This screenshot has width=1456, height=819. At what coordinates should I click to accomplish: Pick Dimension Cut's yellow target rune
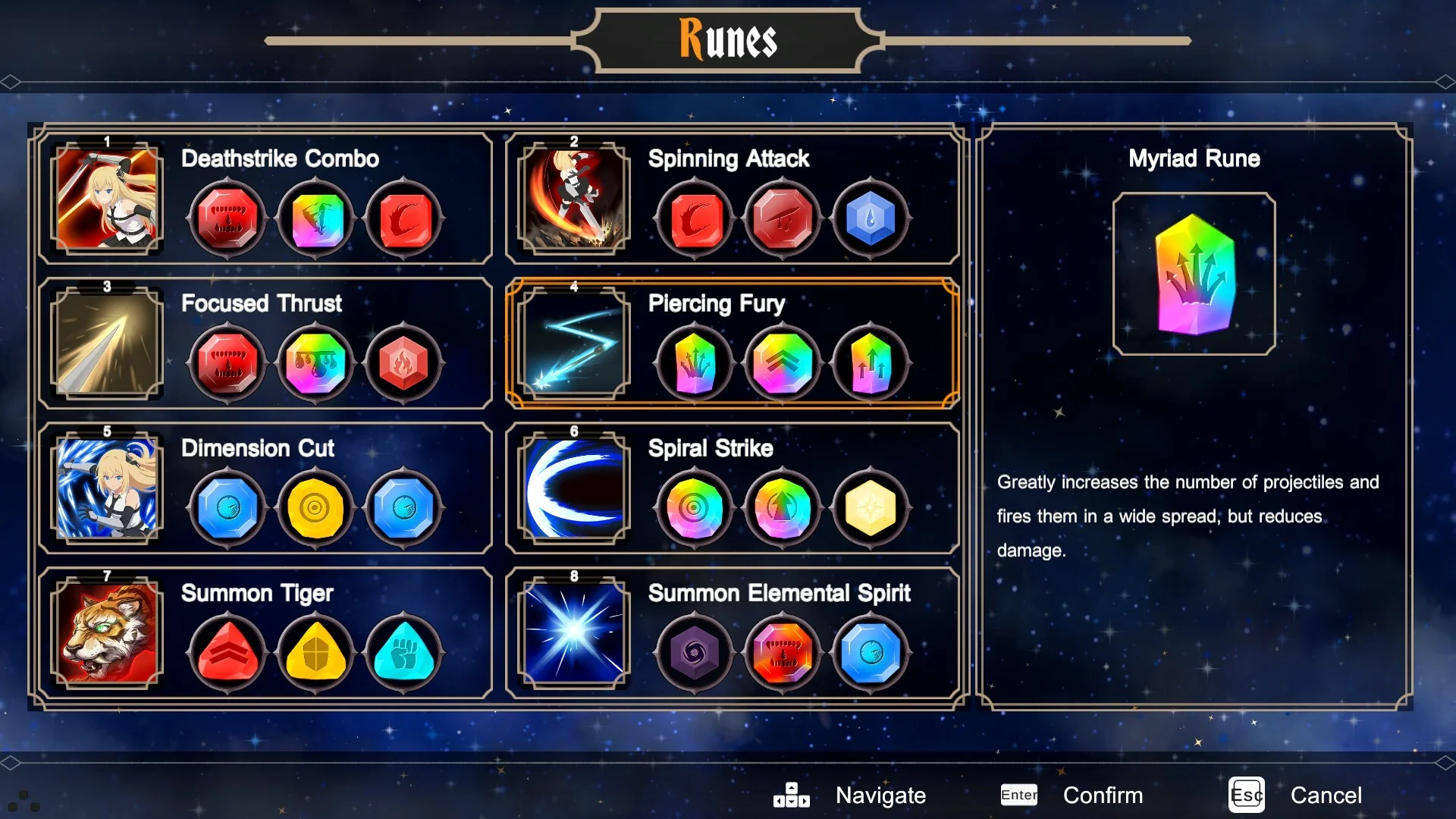click(x=315, y=508)
